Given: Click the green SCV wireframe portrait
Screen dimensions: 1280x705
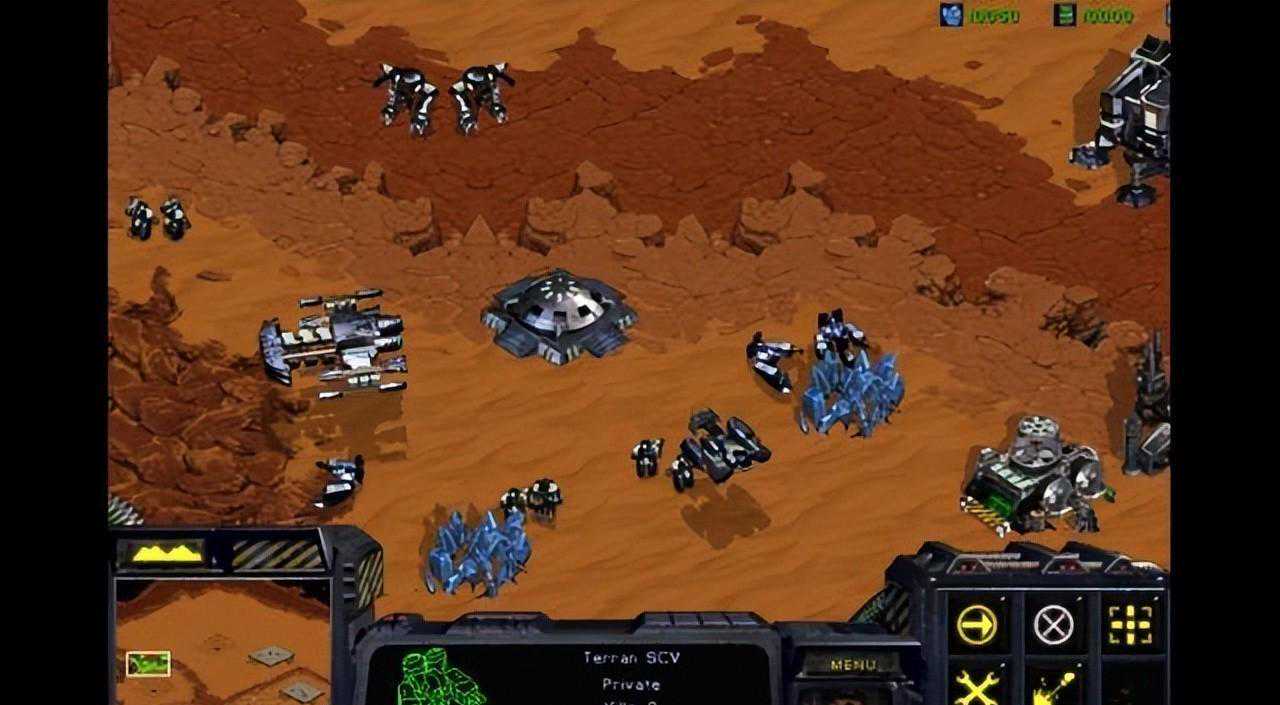Looking at the screenshot, I should click(438, 678).
